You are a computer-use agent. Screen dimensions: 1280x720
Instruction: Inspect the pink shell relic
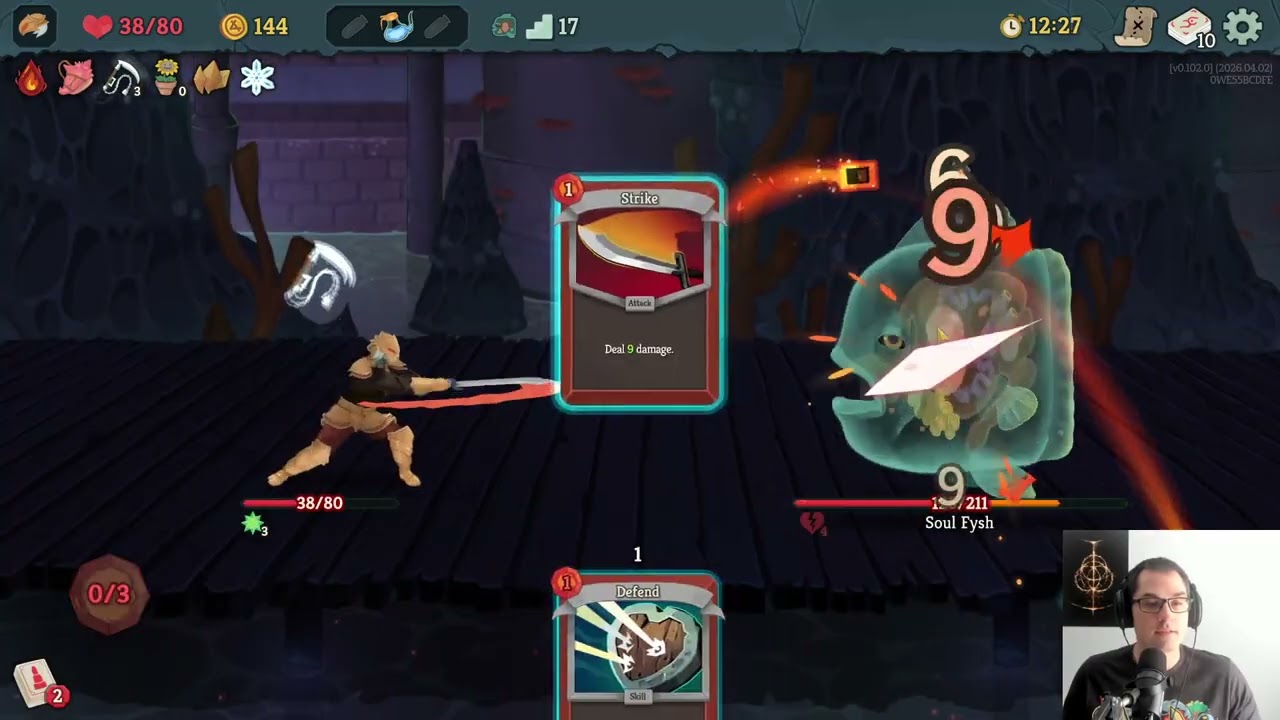click(x=76, y=78)
